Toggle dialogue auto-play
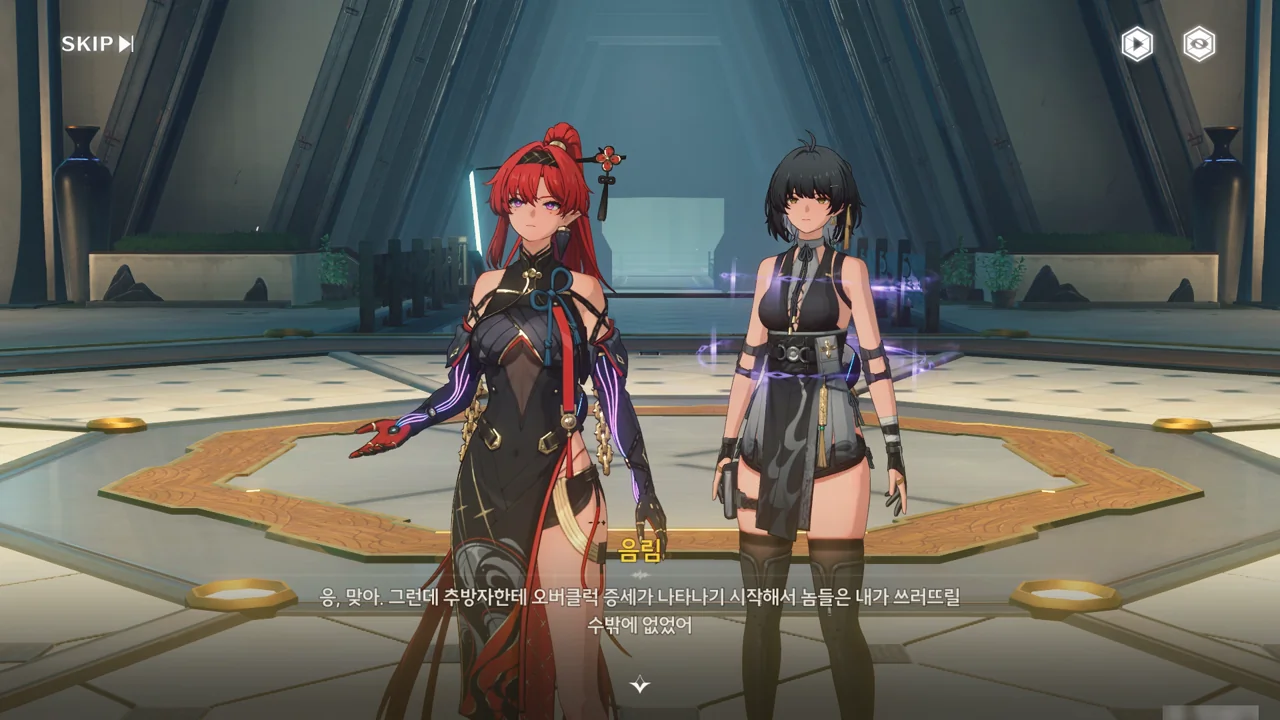 pos(1136,44)
